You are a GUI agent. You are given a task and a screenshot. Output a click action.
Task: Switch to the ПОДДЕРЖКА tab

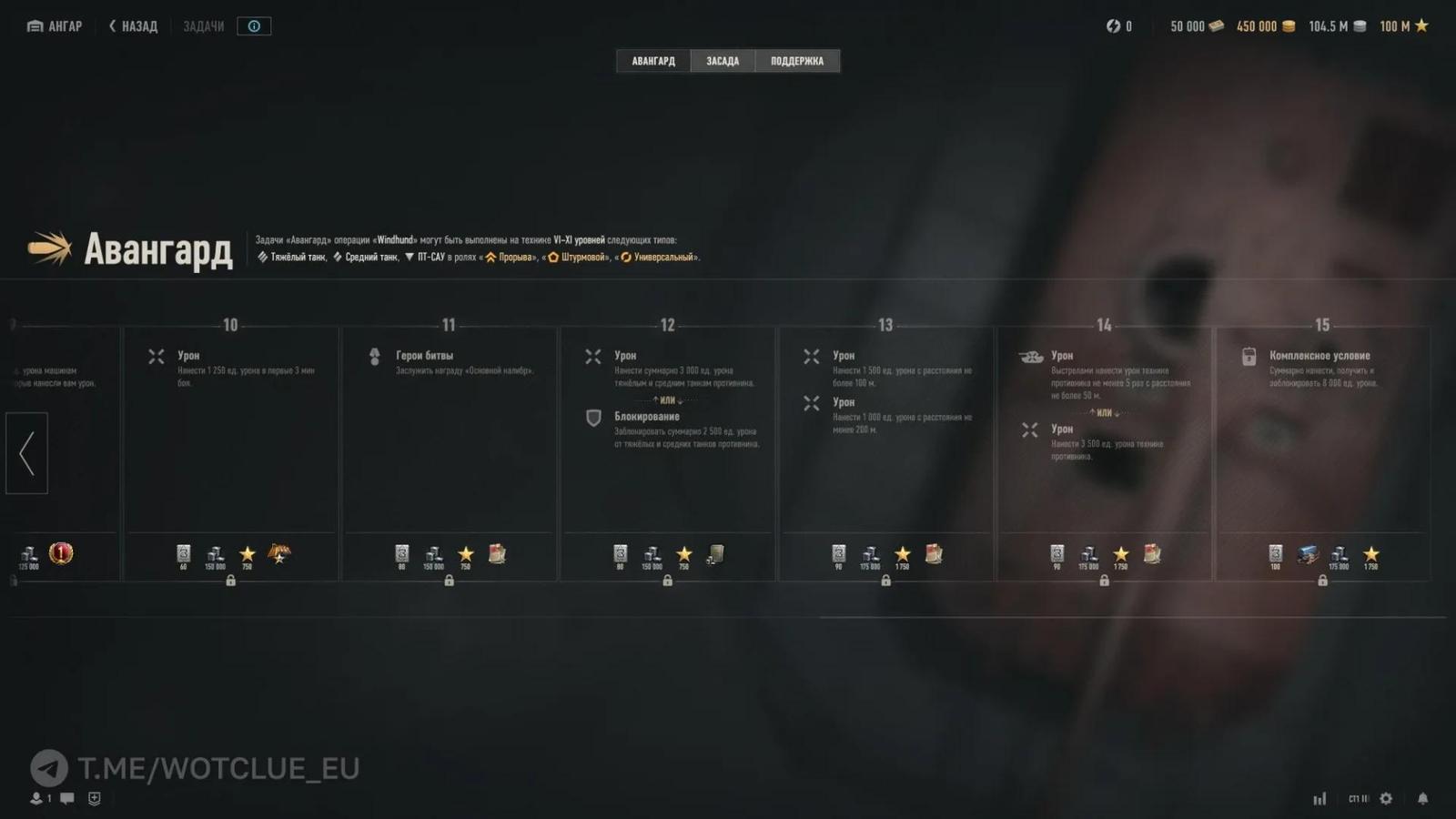point(797,61)
